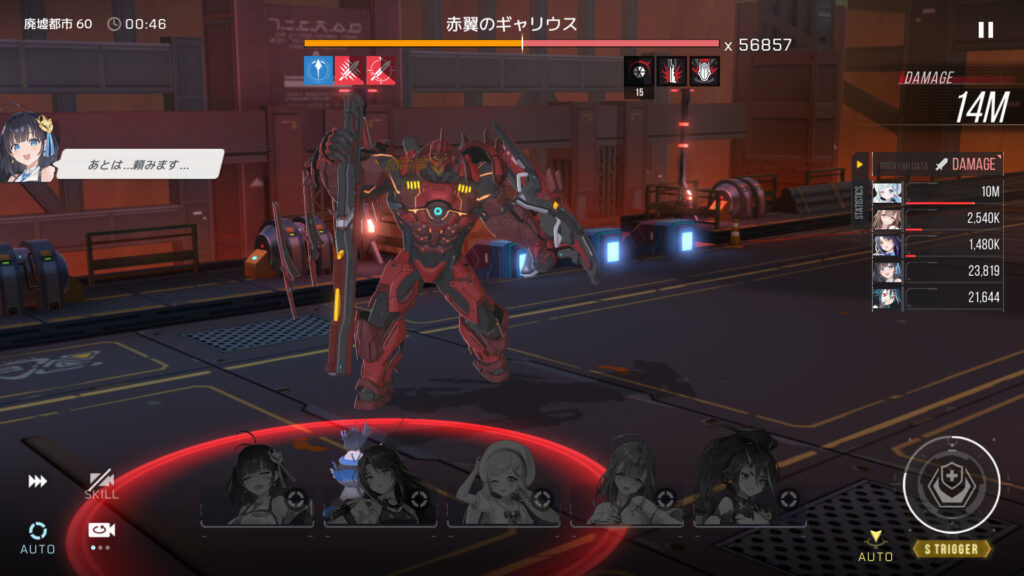Switch to the Proxyan Data tab
1024x576 pixels.
click(x=901, y=164)
